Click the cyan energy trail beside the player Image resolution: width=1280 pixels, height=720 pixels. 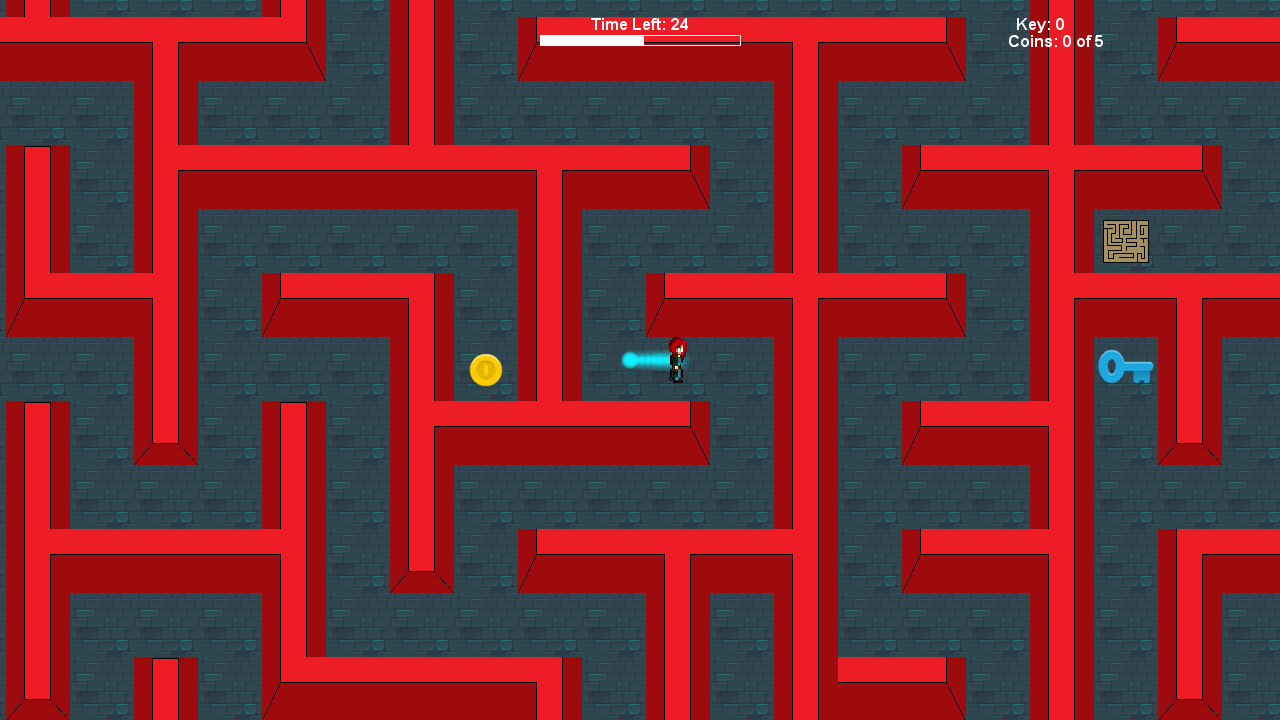pyautogui.click(x=645, y=360)
